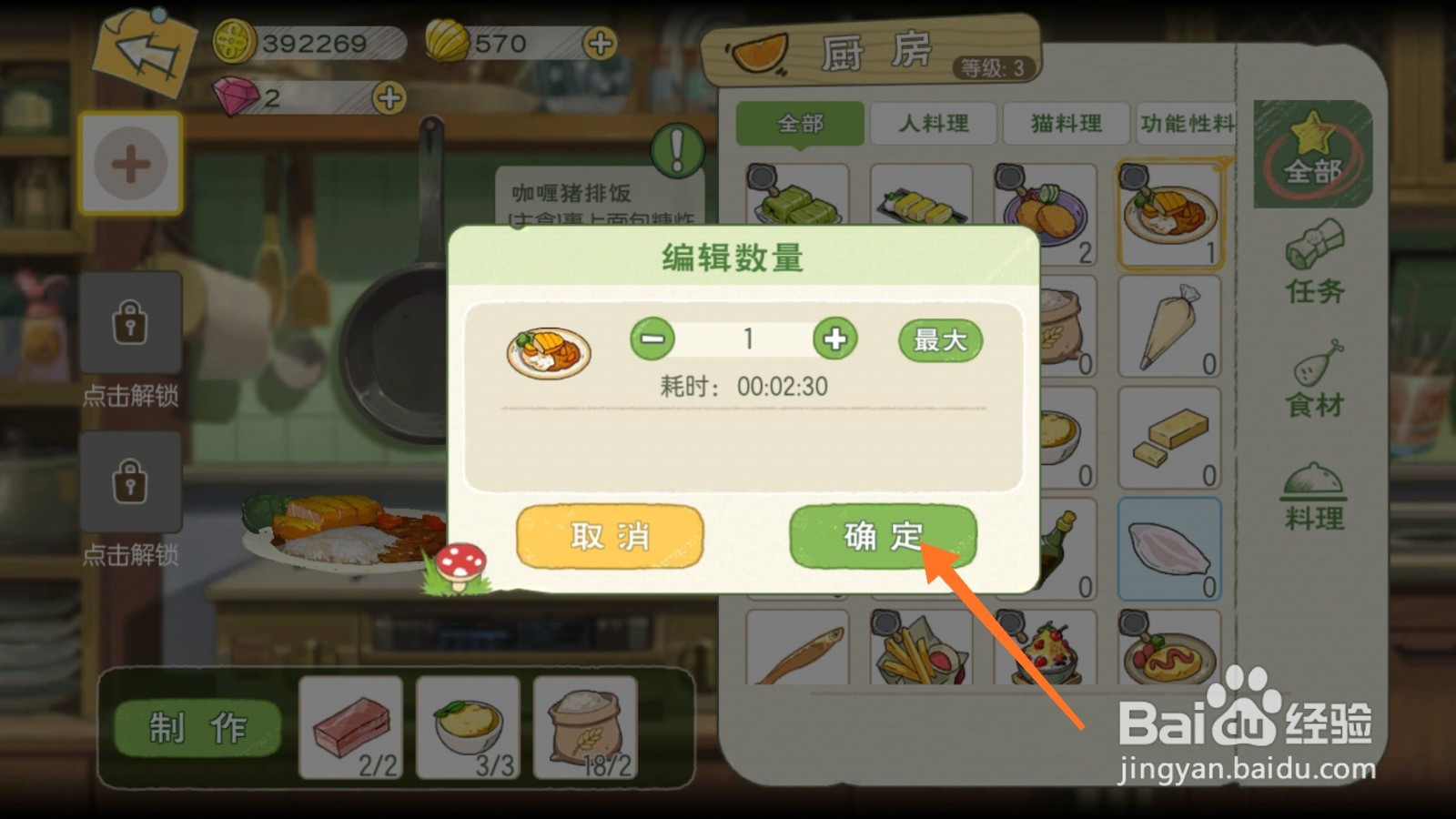Select the highlighted curry rice recipe tile
Viewport: 1456px width, 819px height.
[1171, 211]
